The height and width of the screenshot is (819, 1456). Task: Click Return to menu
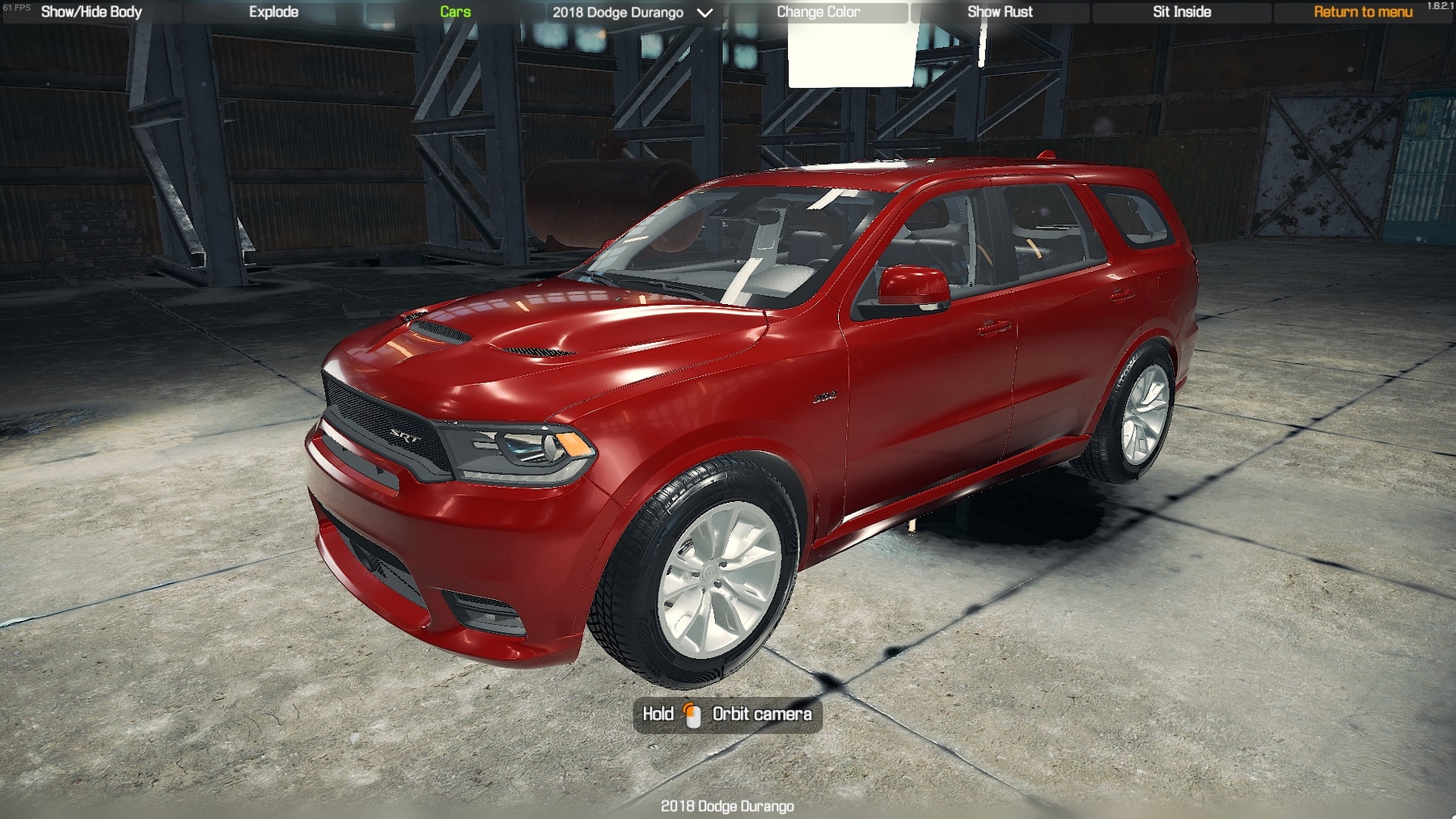click(1362, 11)
